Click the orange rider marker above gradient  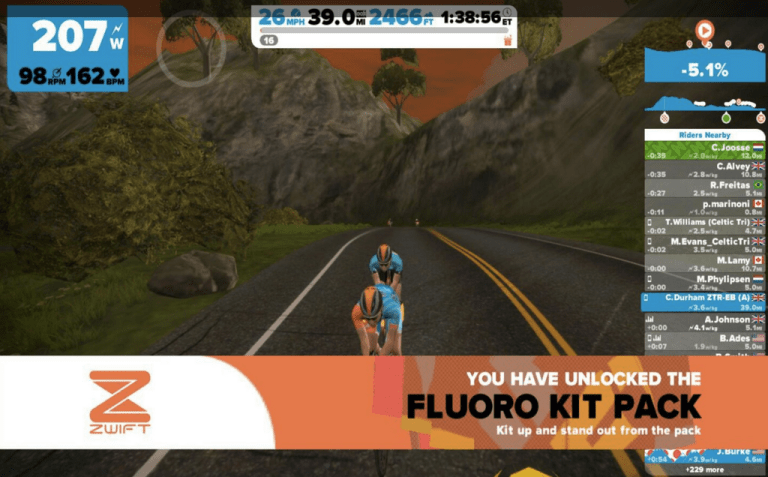pos(704,31)
